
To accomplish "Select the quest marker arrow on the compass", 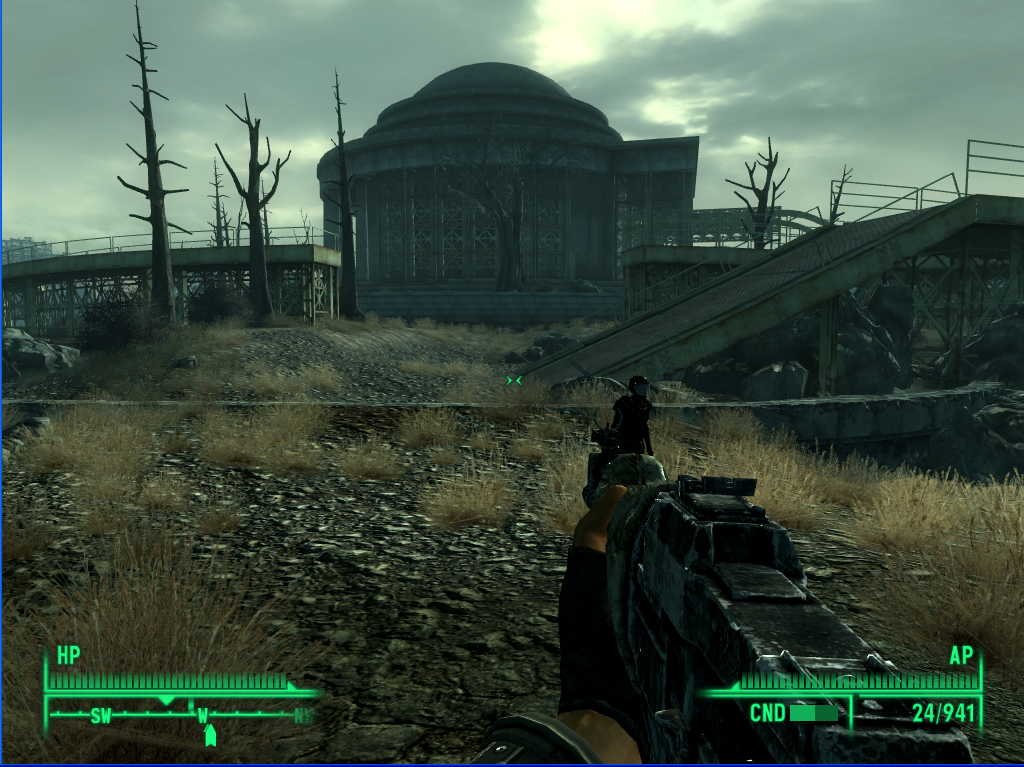I will coord(210,736).
